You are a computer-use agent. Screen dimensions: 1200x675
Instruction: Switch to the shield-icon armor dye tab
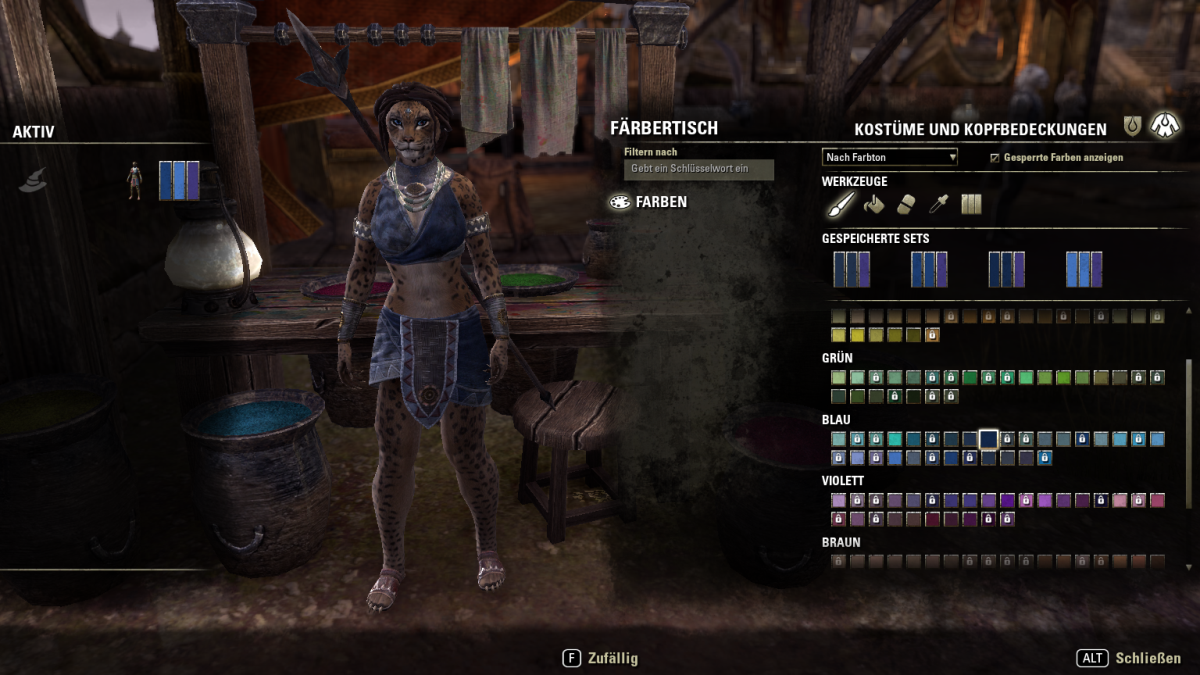[x=1132, y=126]
